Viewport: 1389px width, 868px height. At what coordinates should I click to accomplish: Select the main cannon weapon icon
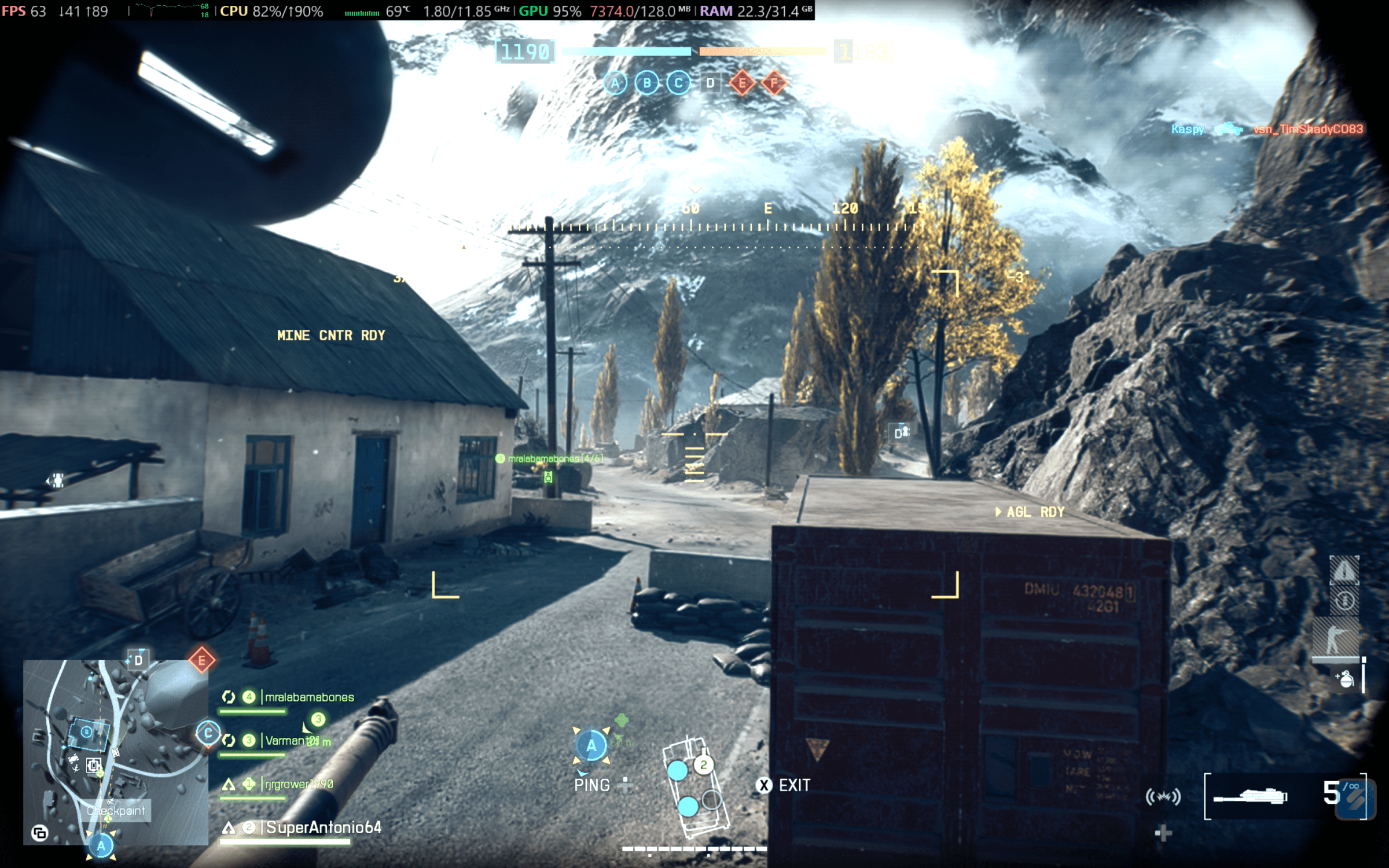[1250, 797]
